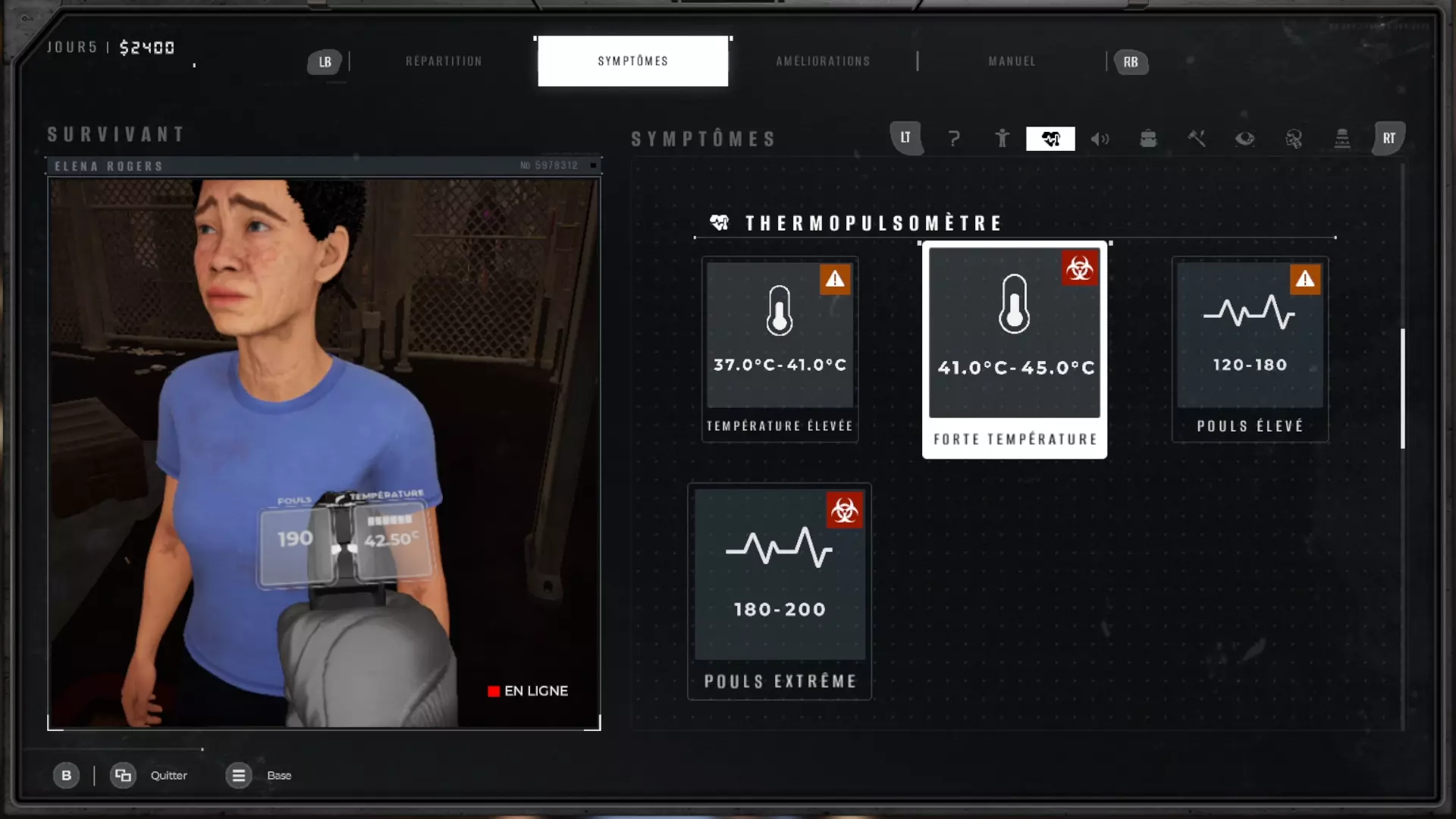This screenshot has width=1456, height=819.
Task: Show the backpack symptom category
Action: coord(1148,139)
